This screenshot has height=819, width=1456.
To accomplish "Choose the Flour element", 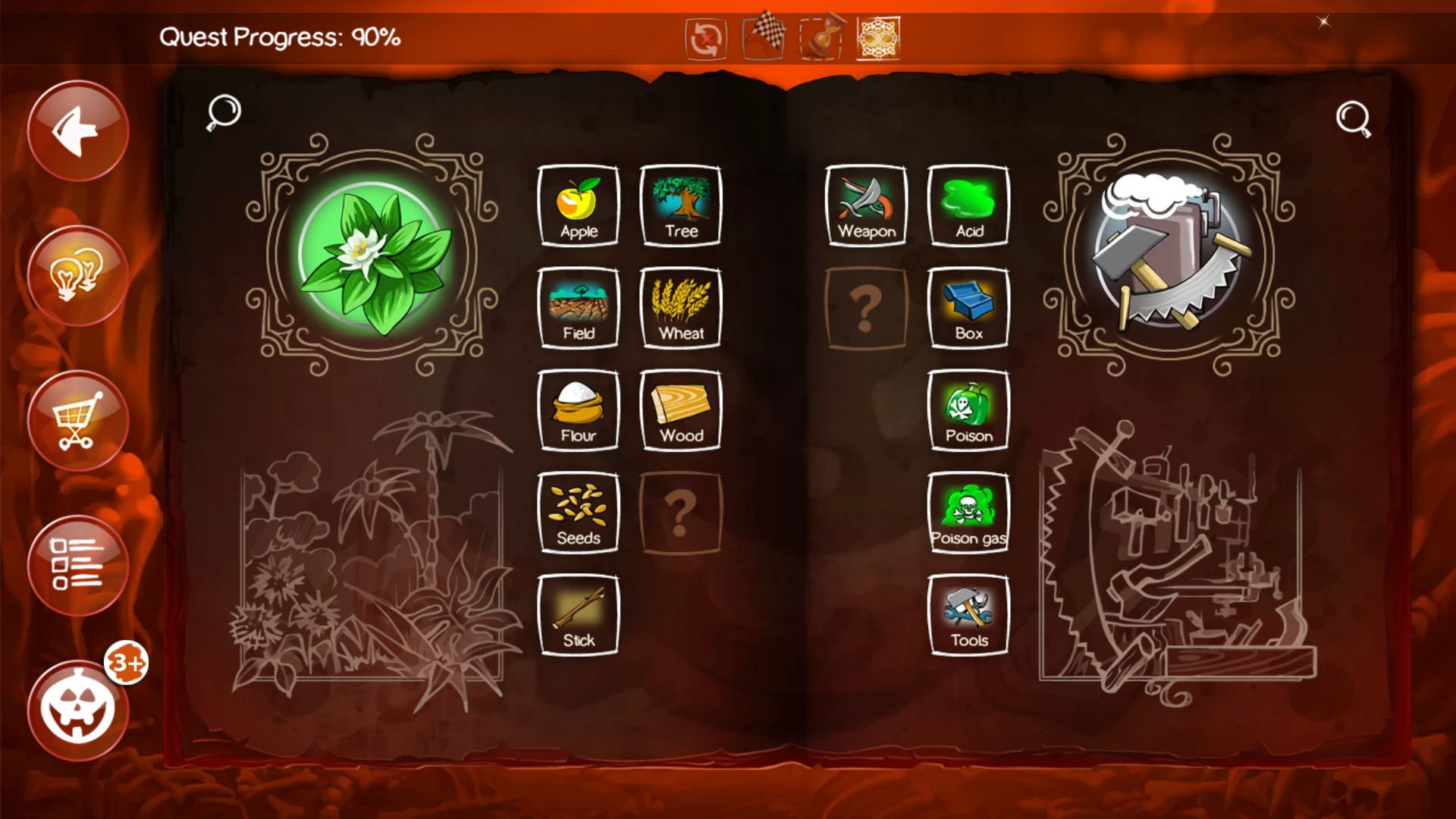I will point(578,409).
